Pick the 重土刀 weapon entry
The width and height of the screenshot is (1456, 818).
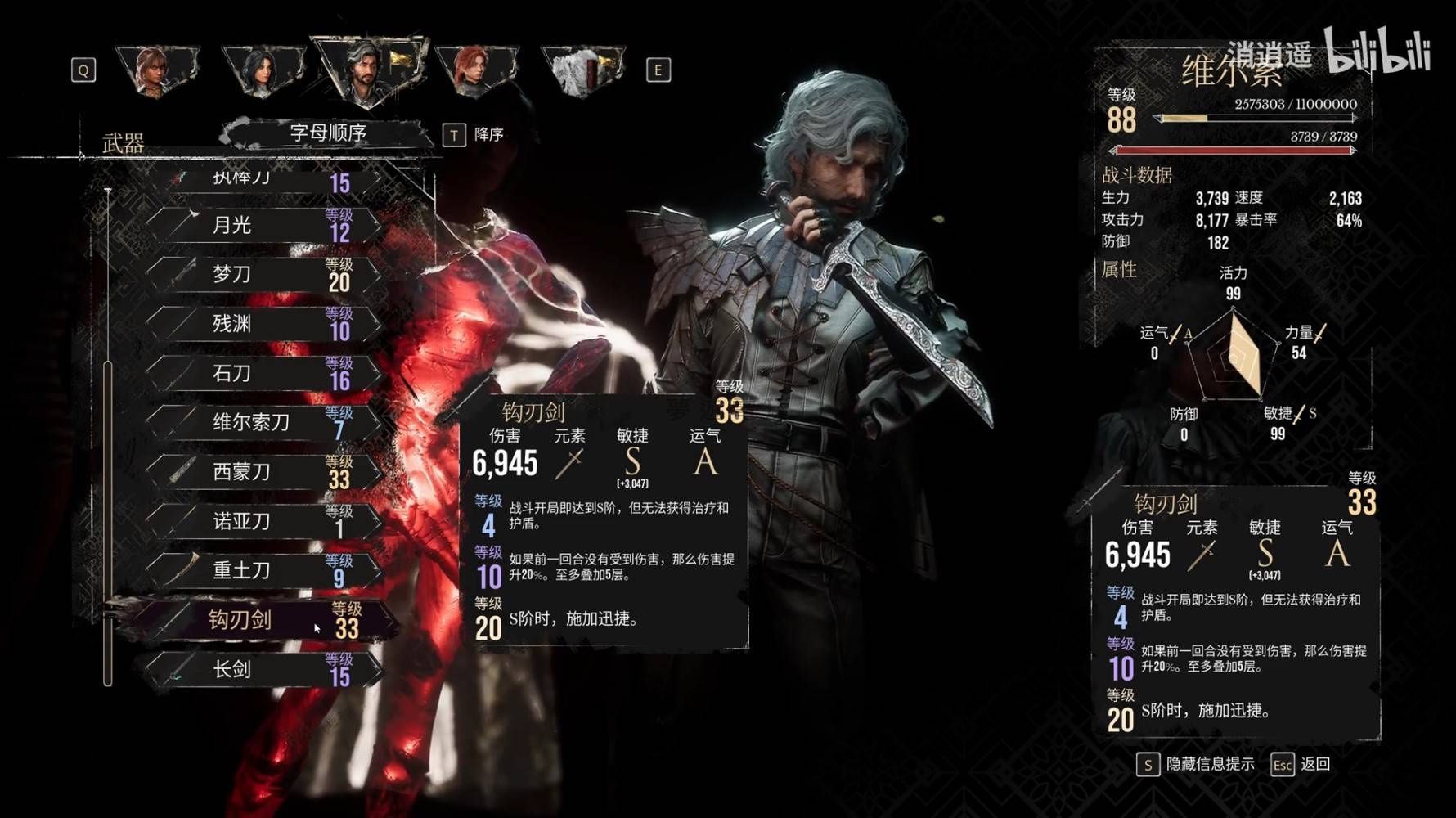pyautogui.click(x=262, y=570)
